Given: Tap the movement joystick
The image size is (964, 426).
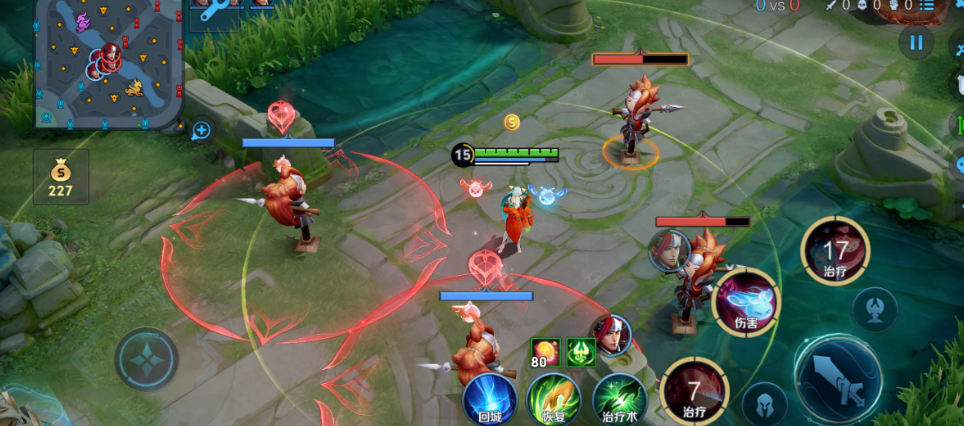Looking at the screenshot, I should tap(146, 358).
